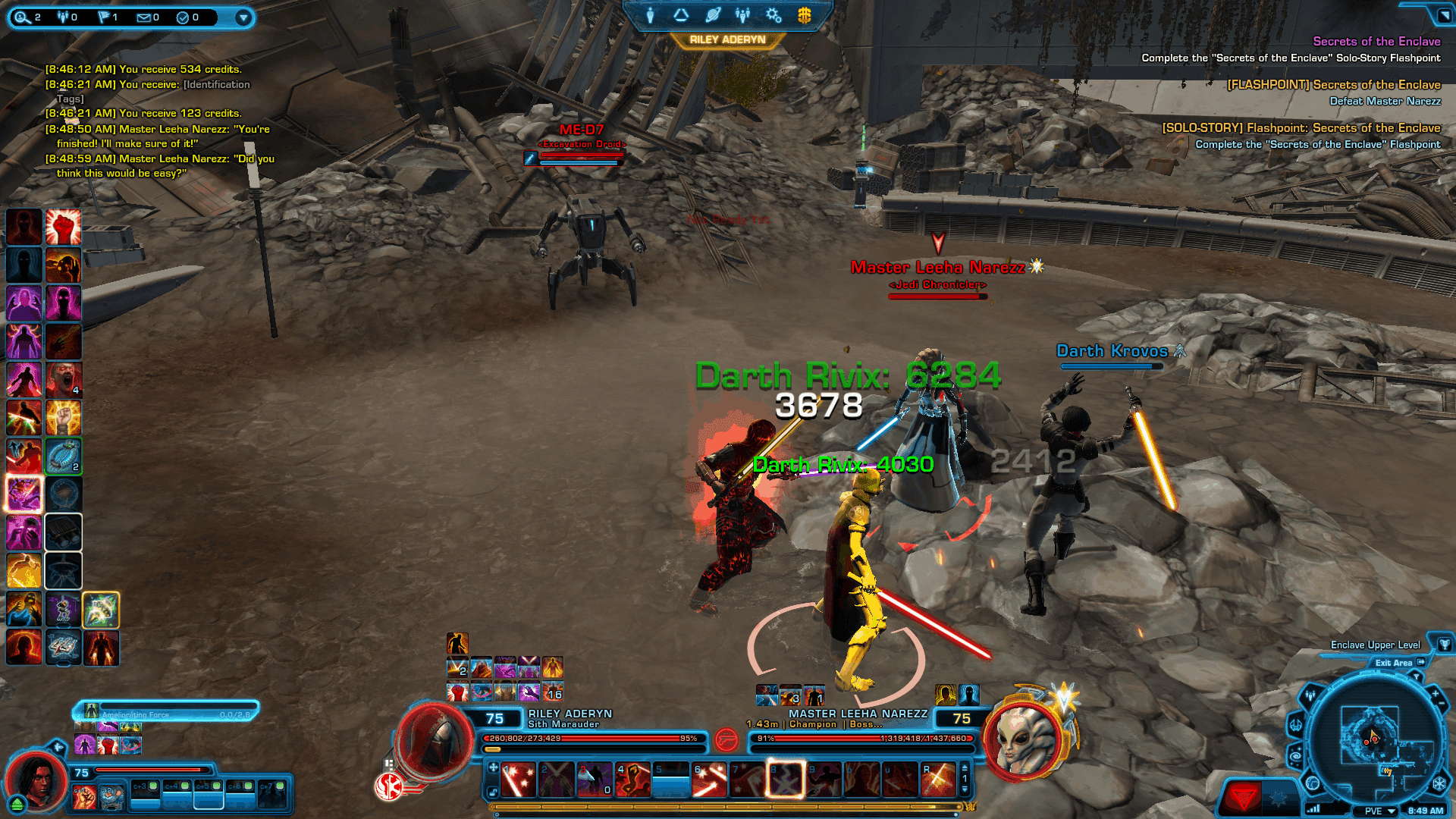The image size is (1456, 819).
Task: Open the group roster icon on top bar
Action: coord(742,15)
